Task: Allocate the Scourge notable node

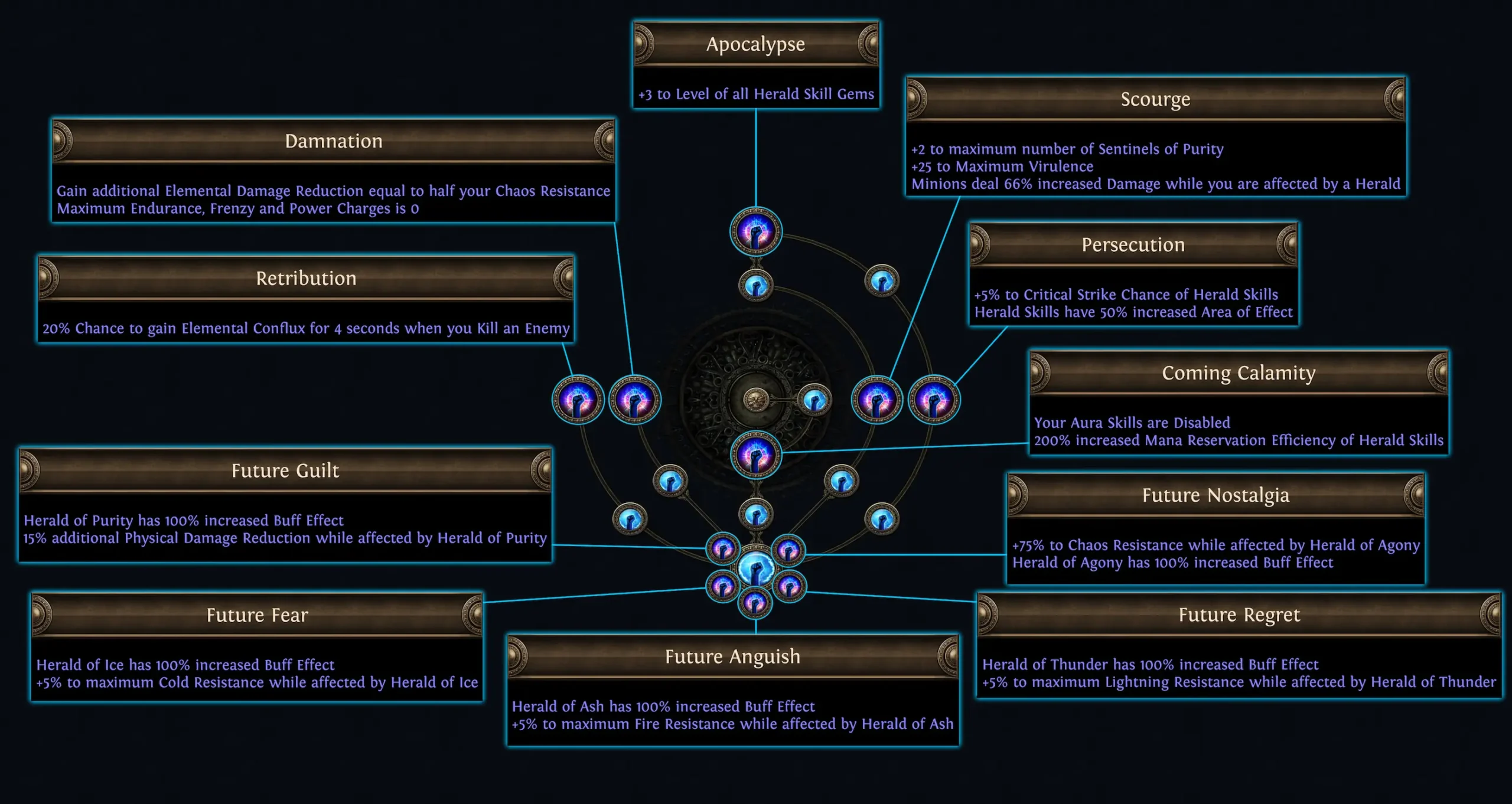Action: [878, 398]
